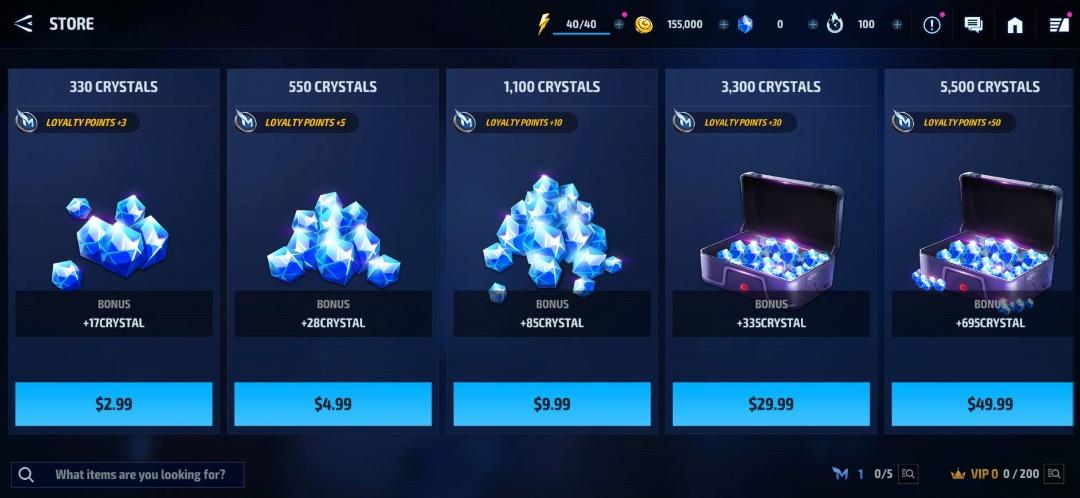Return to the home screen
Screen dimensions: 1080x498
pos(1015,25)
